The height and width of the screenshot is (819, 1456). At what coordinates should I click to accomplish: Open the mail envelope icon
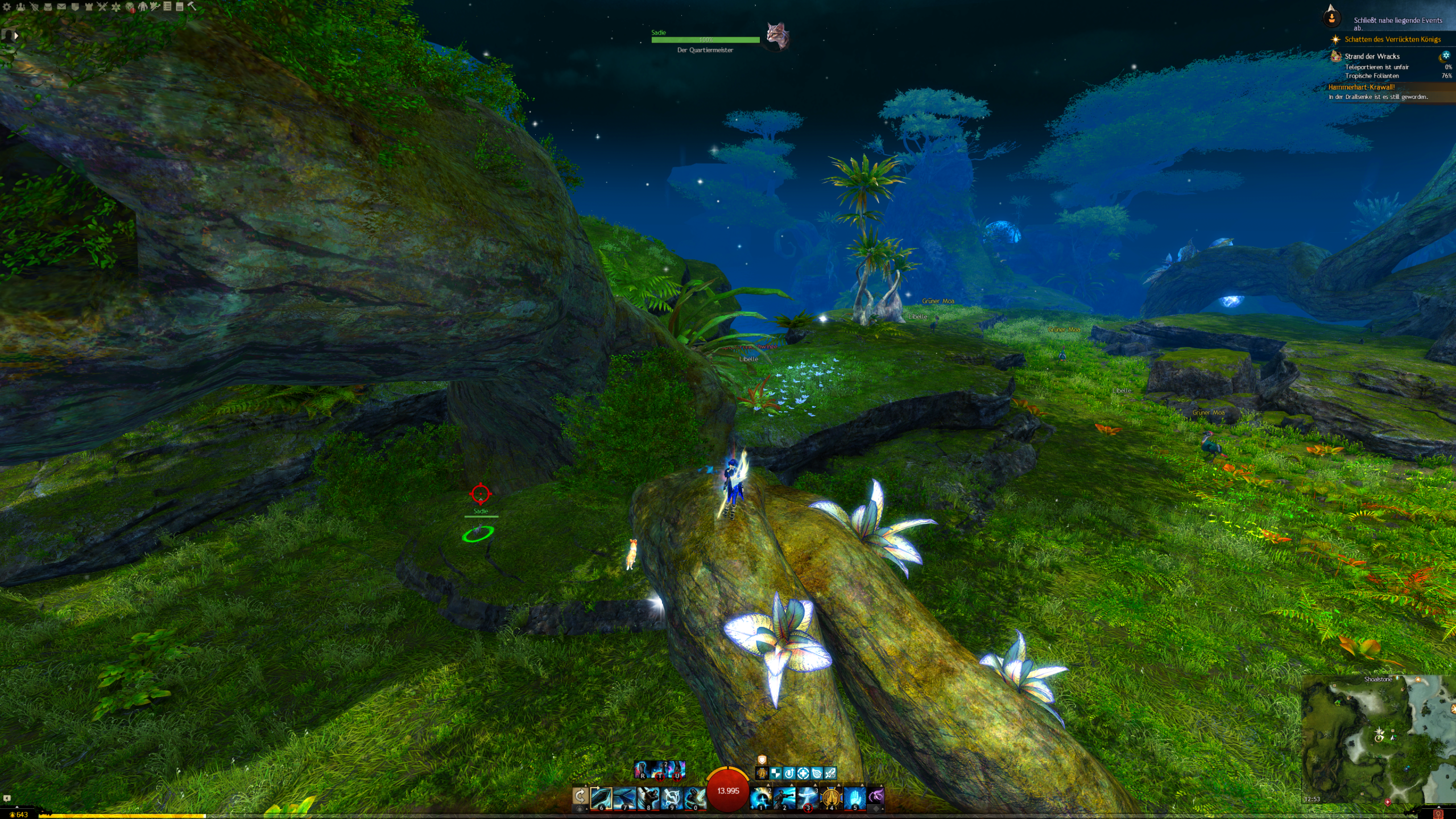tap(61, 7)
